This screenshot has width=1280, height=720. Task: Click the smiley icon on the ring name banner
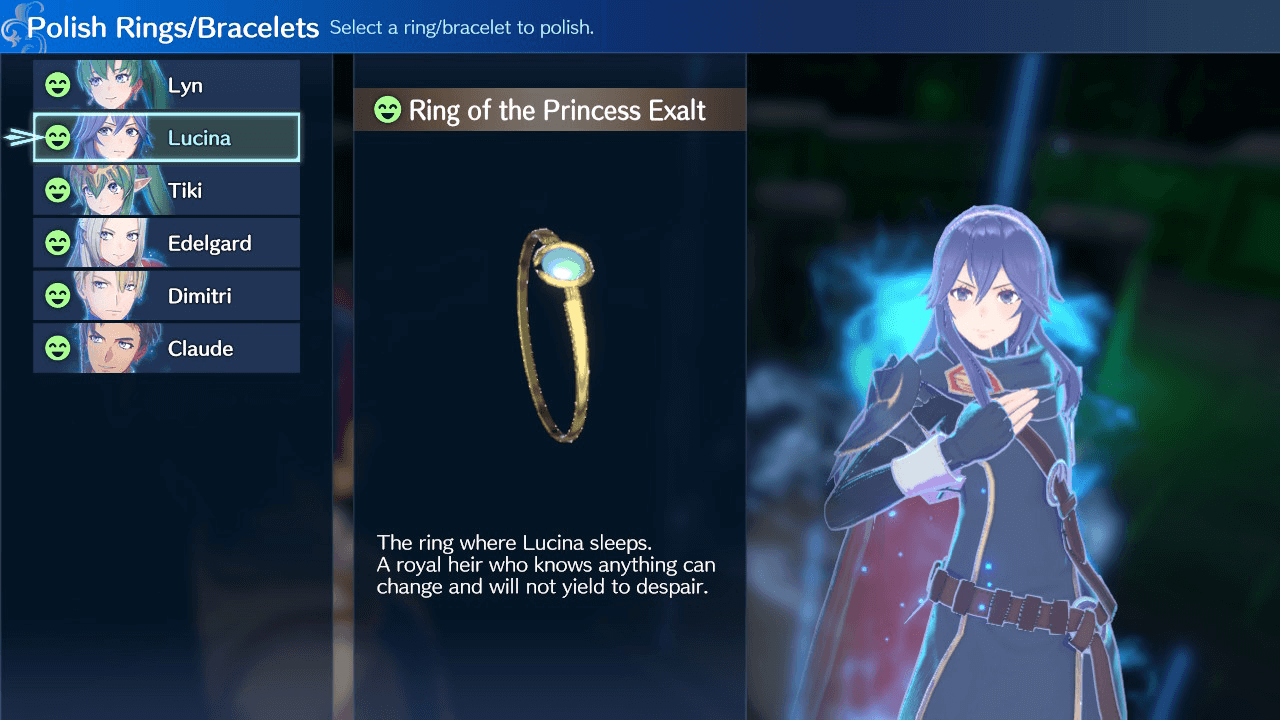coord(386,110)
